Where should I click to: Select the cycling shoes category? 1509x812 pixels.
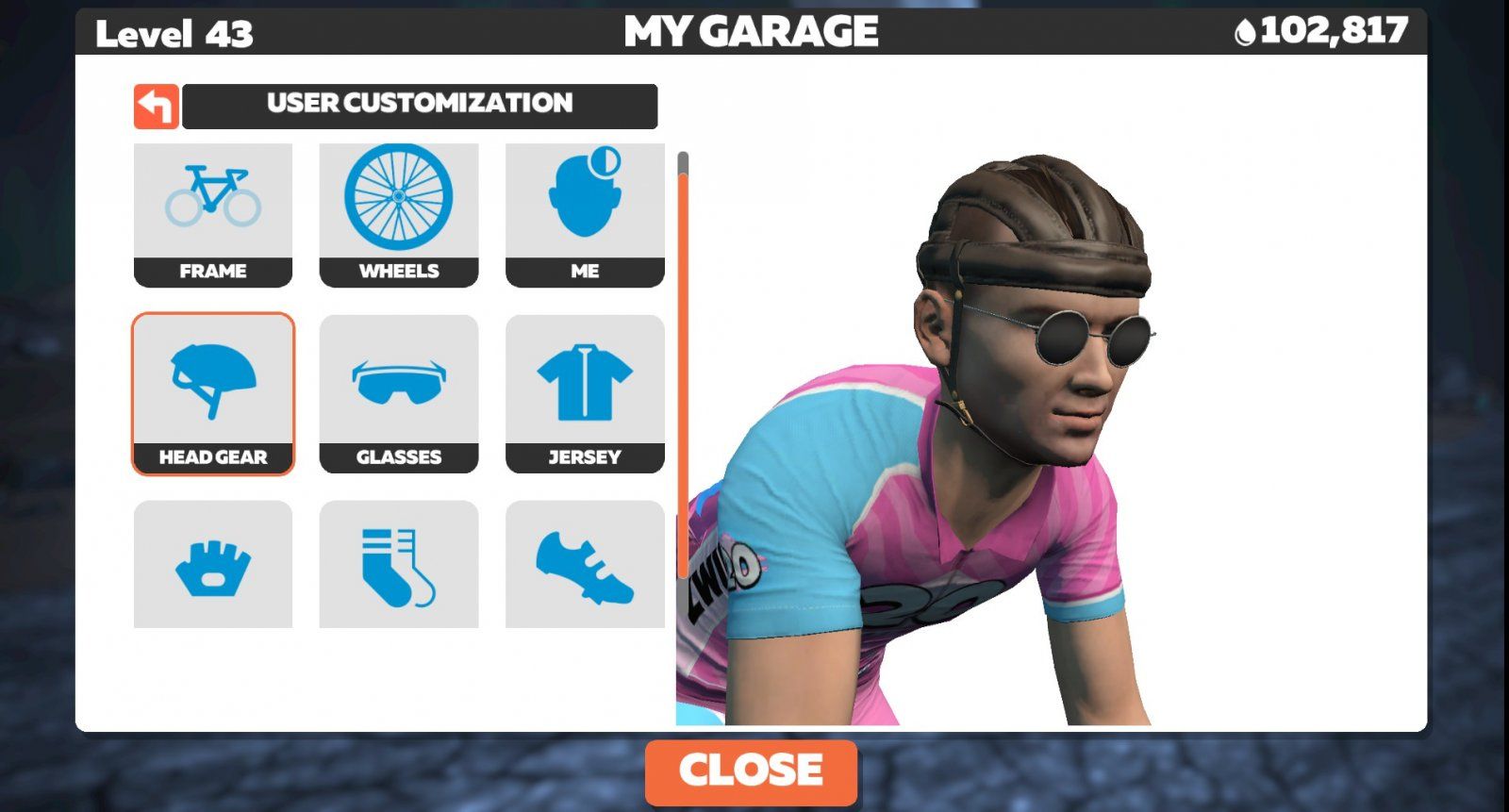tap(585, 564)
